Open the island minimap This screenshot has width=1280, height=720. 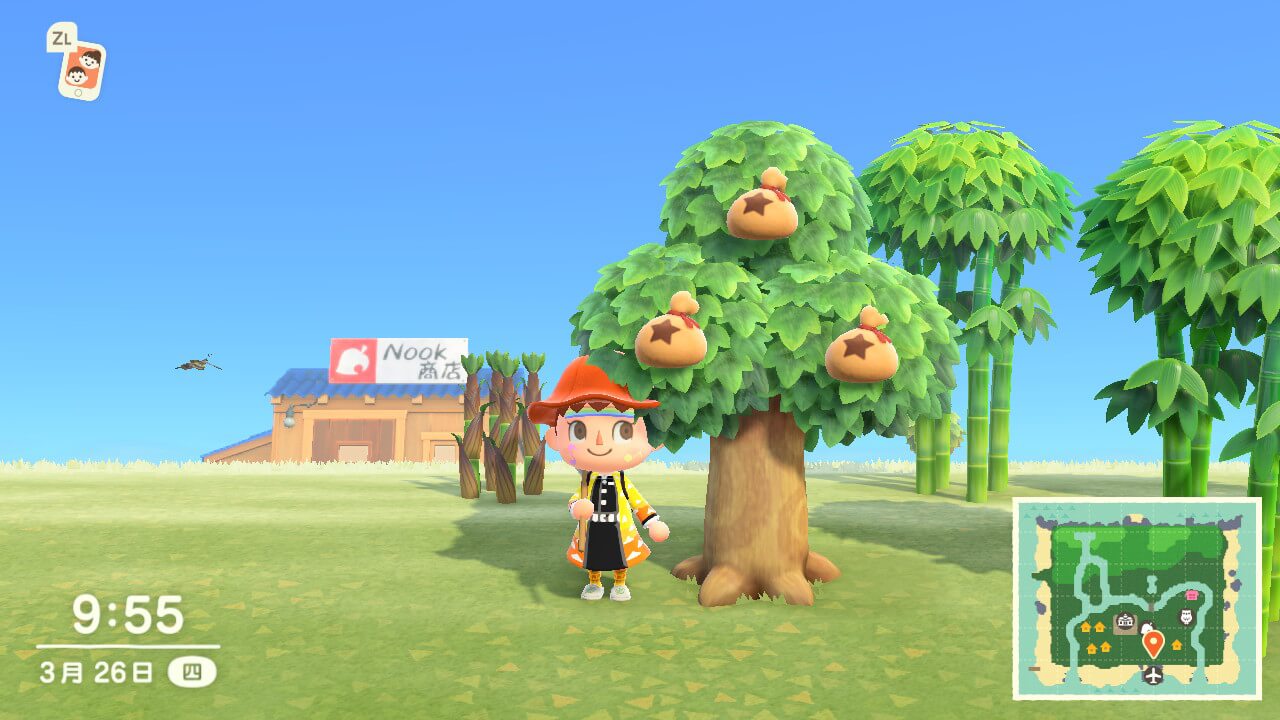pyautogui.click(x=1136, y=598)
